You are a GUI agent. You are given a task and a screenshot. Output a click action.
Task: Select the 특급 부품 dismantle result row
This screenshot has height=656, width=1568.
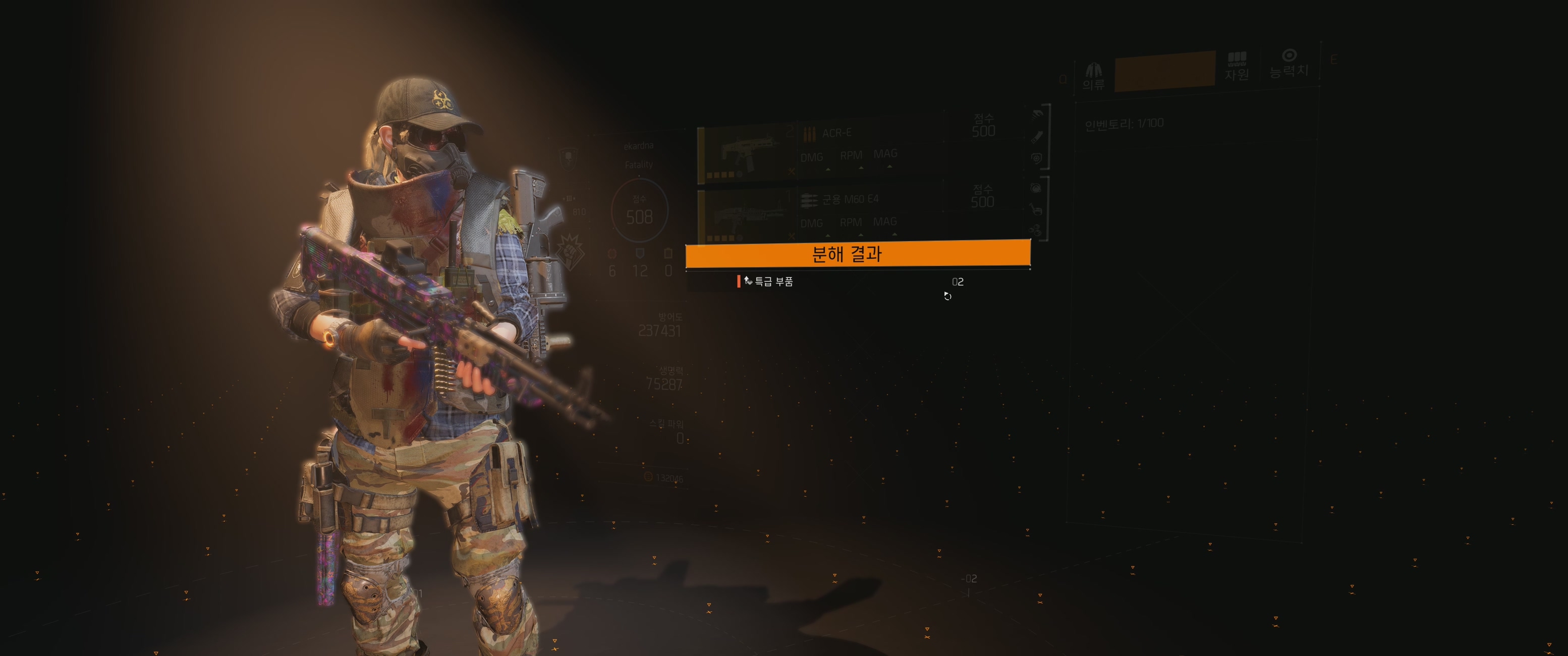click(x=852, y=282)
